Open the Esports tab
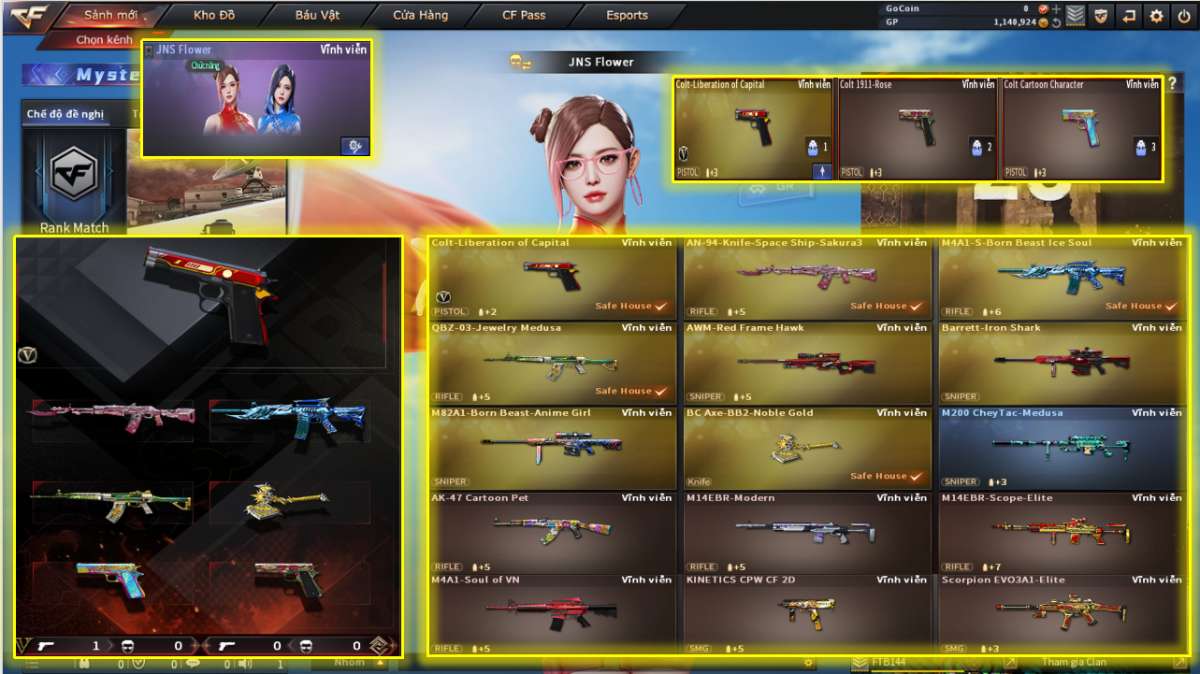Viewport: 1200px width, 674px height. click(x=627, y=15)
